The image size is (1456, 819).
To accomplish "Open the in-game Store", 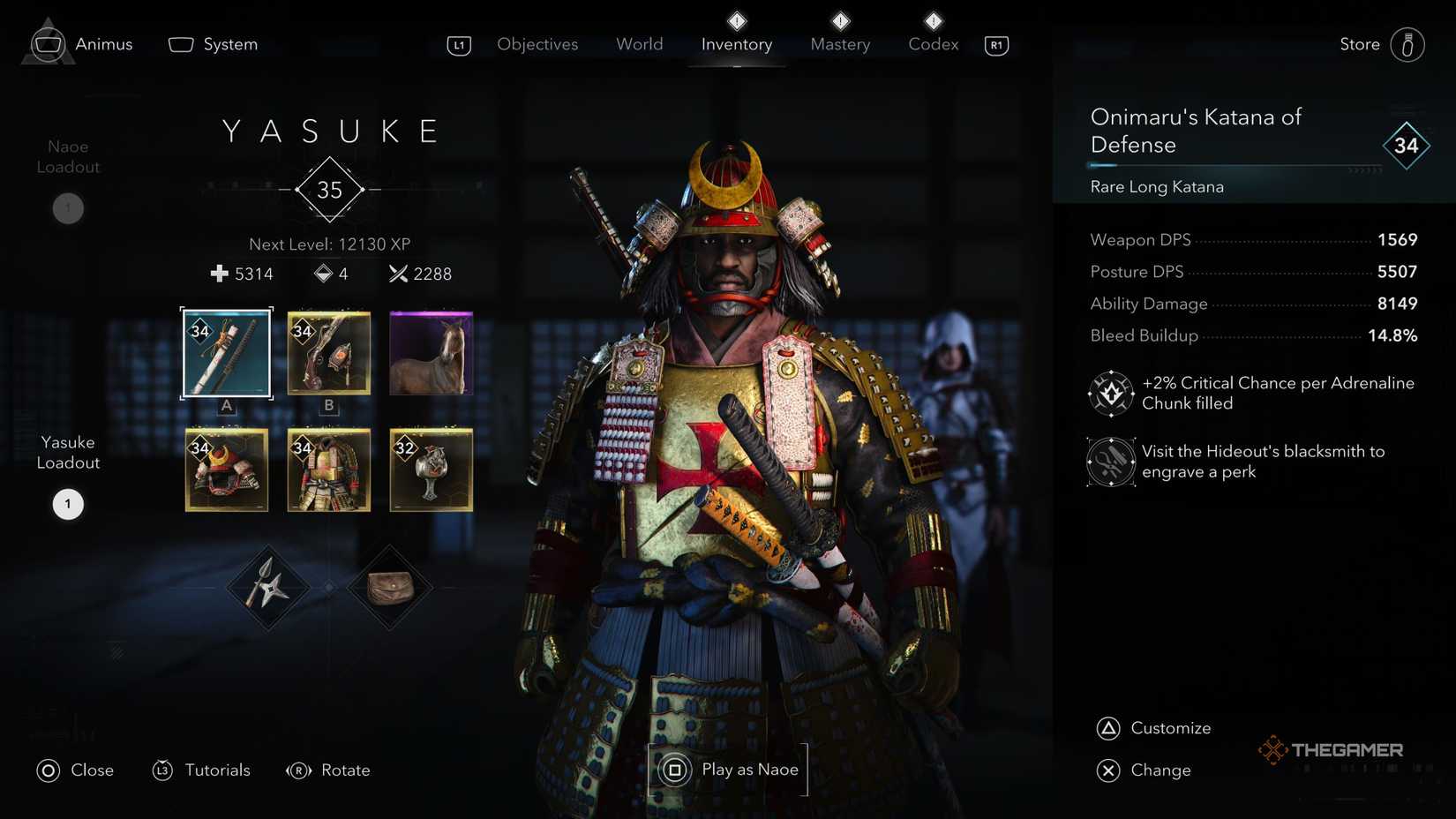I will pyautogui.click(x=1359, y=43).
